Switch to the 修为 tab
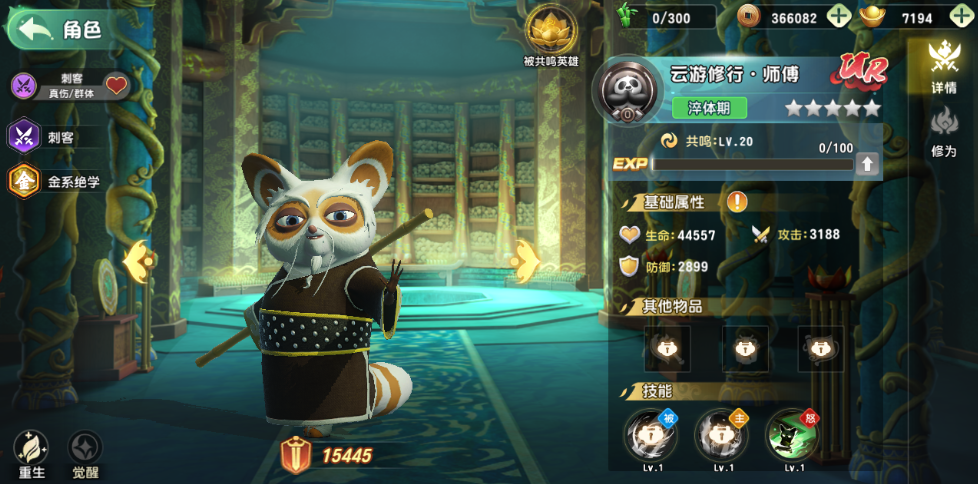 [943, 133]
